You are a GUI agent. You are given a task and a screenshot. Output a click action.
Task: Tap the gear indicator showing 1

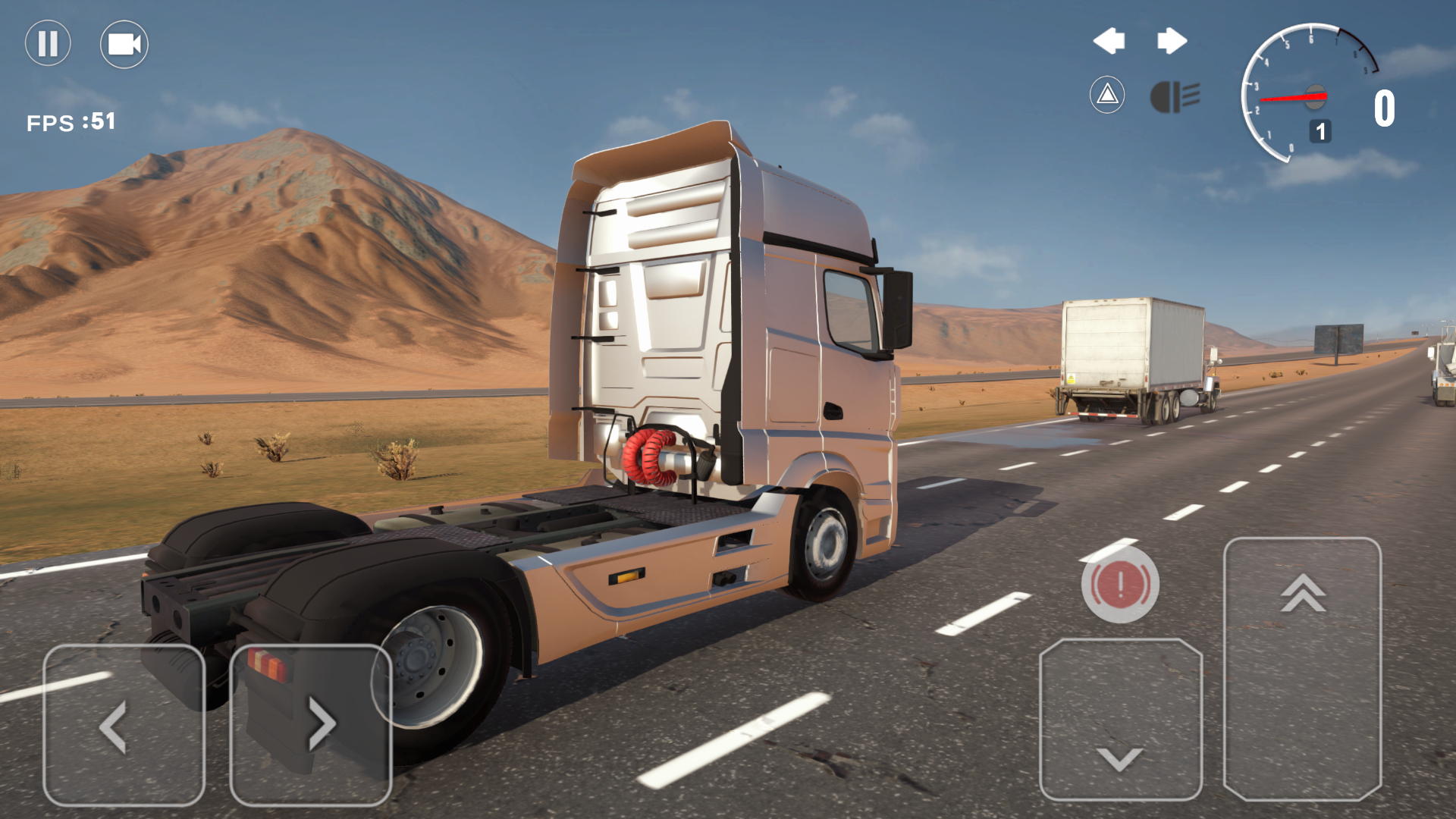pyautogui.click(x=1320, y=131)
